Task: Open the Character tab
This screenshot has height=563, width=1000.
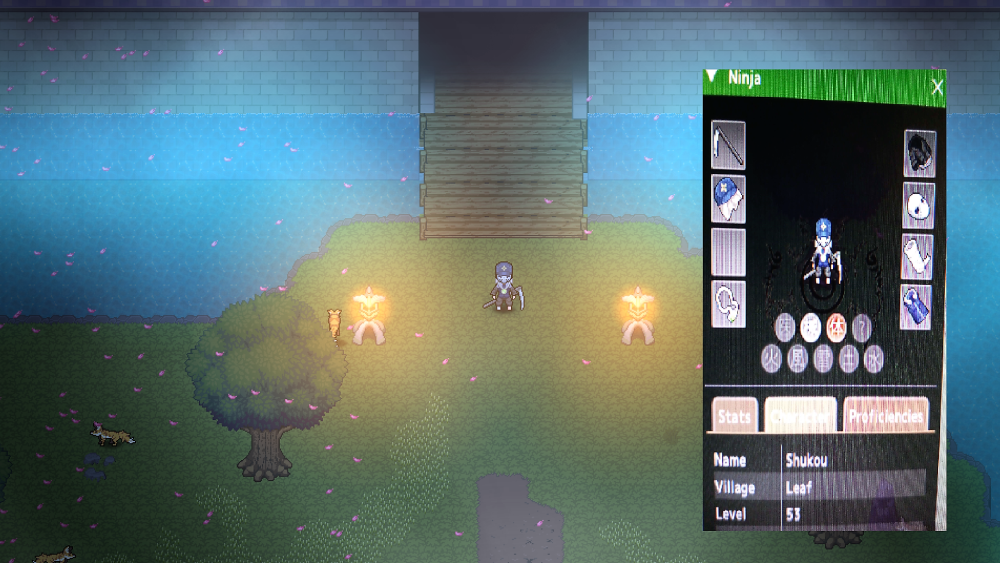Action: click(x=800, y=415)
